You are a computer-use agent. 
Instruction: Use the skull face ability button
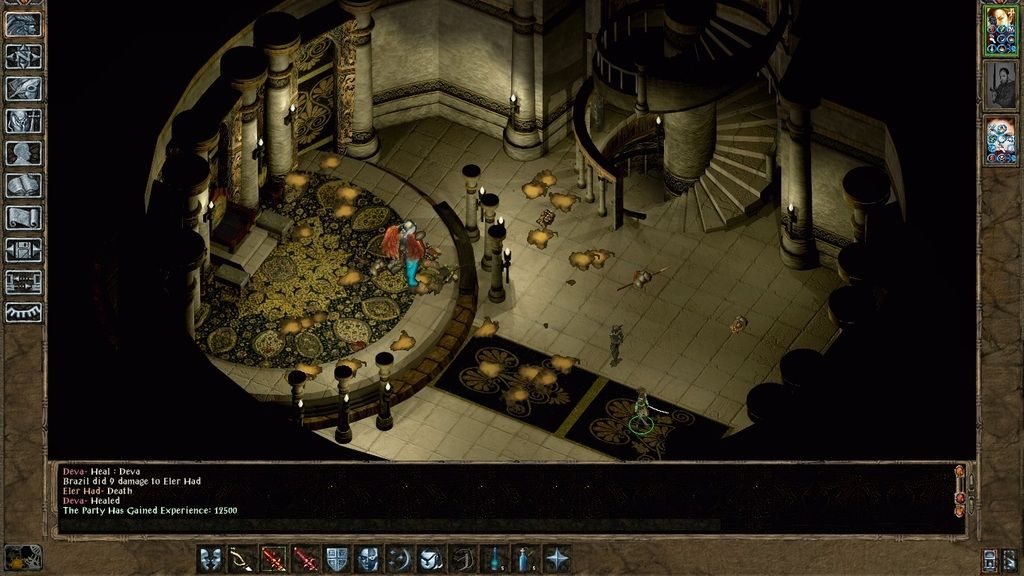click(x=368, y=559)
